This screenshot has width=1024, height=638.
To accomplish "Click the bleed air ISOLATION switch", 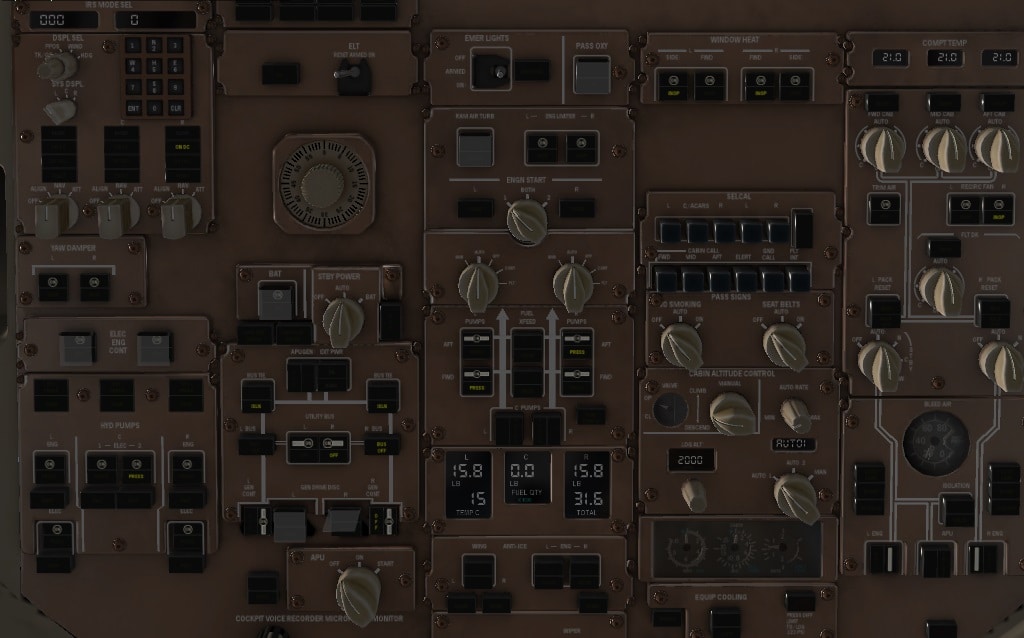I will (x=956, y=508).
